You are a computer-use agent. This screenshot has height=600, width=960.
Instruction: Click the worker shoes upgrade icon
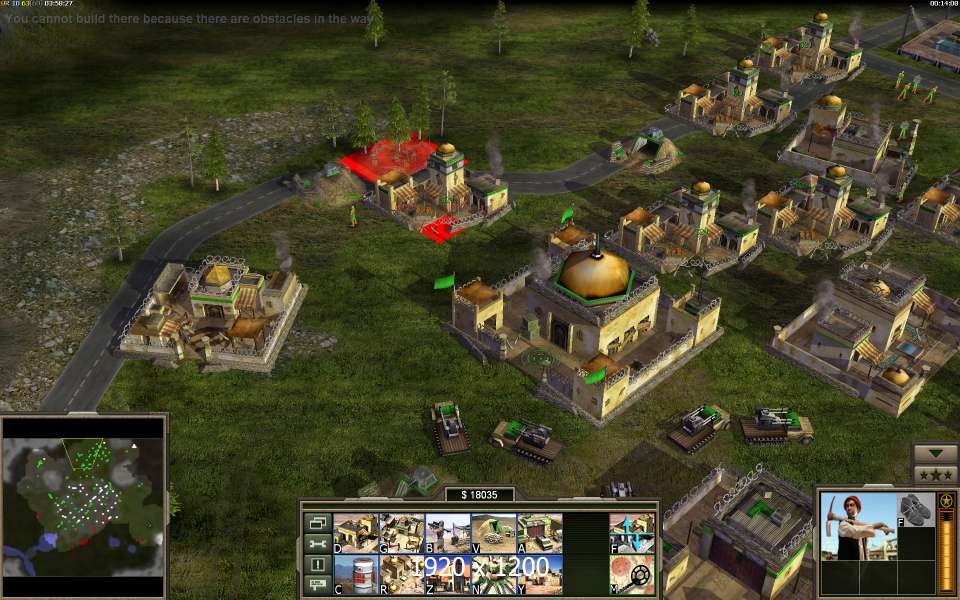(911, 510)
